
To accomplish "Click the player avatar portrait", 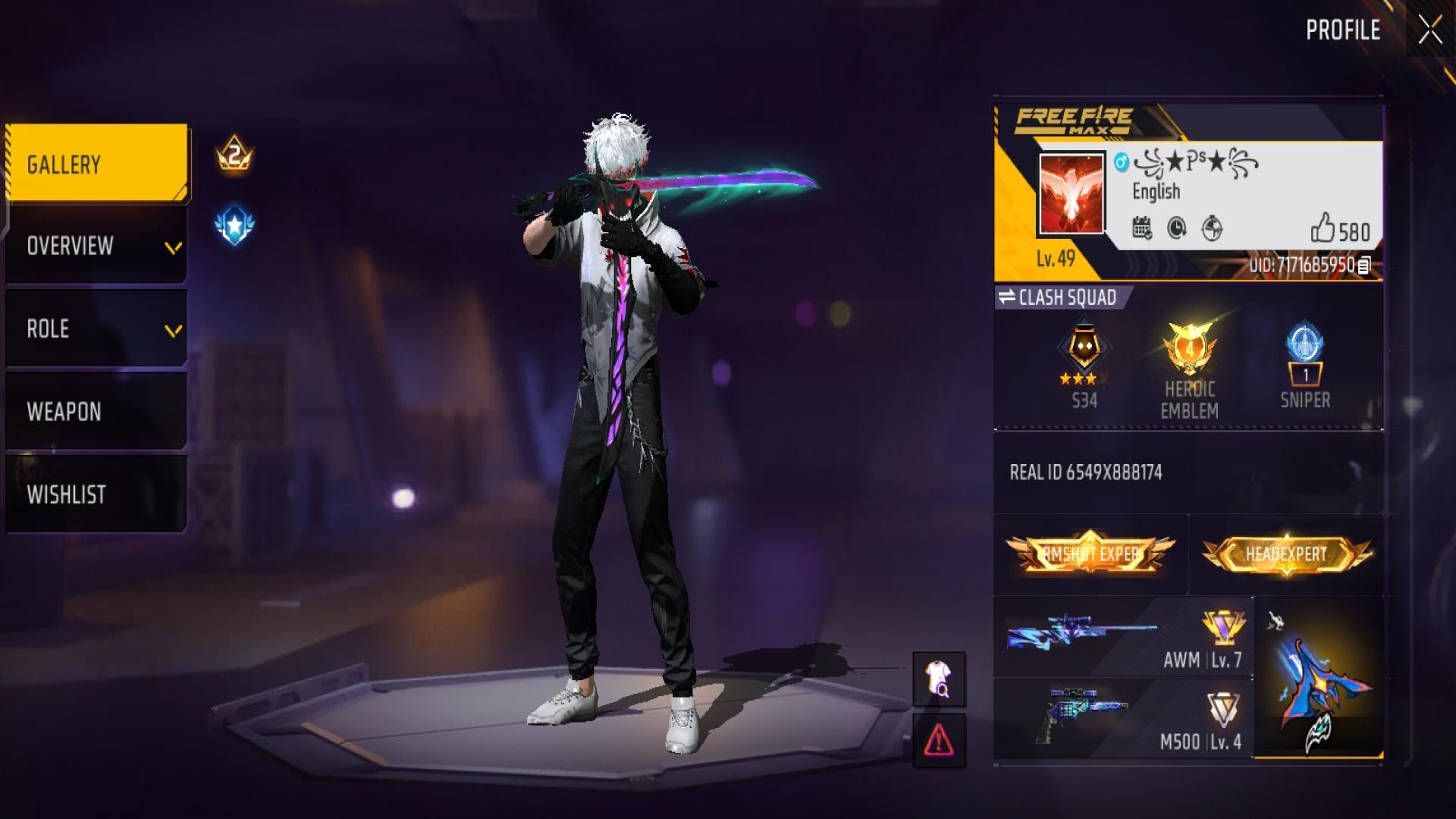I will coord(1071,193).
